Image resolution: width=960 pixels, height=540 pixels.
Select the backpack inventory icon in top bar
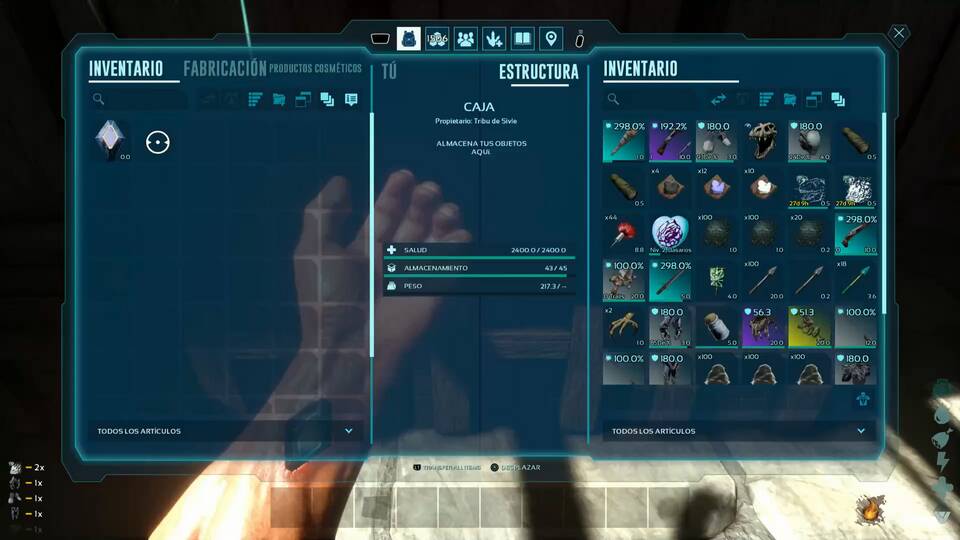(x=408, y=39)
